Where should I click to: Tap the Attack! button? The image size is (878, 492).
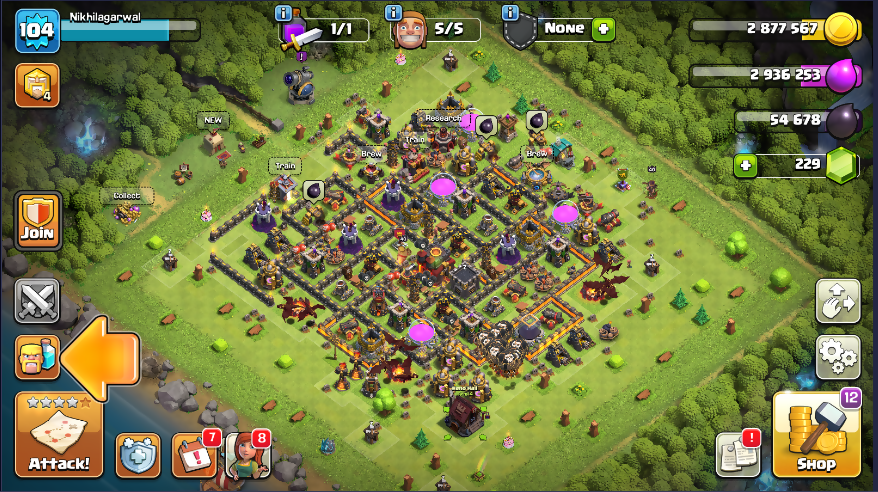[58, 435]
